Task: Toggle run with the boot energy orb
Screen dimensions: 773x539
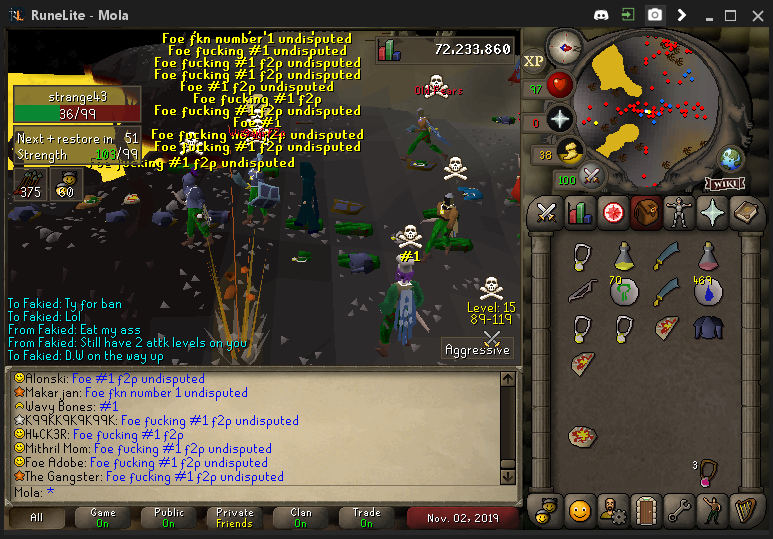Action: coord(570,152)
